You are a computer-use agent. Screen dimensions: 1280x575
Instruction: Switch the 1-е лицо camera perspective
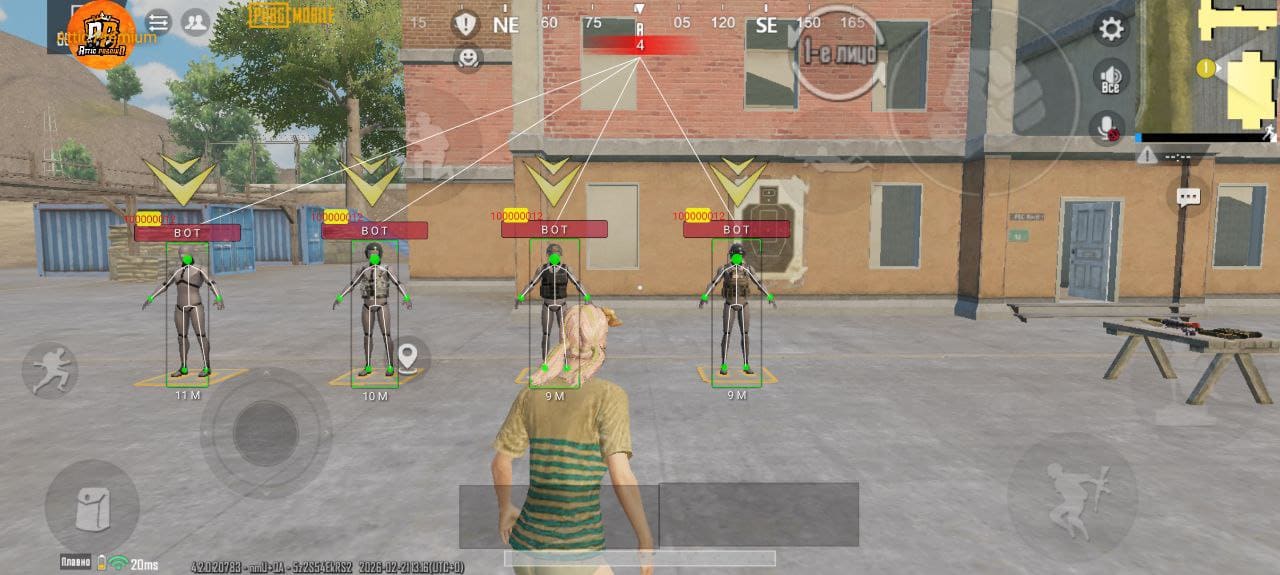(x=840, y=54)
